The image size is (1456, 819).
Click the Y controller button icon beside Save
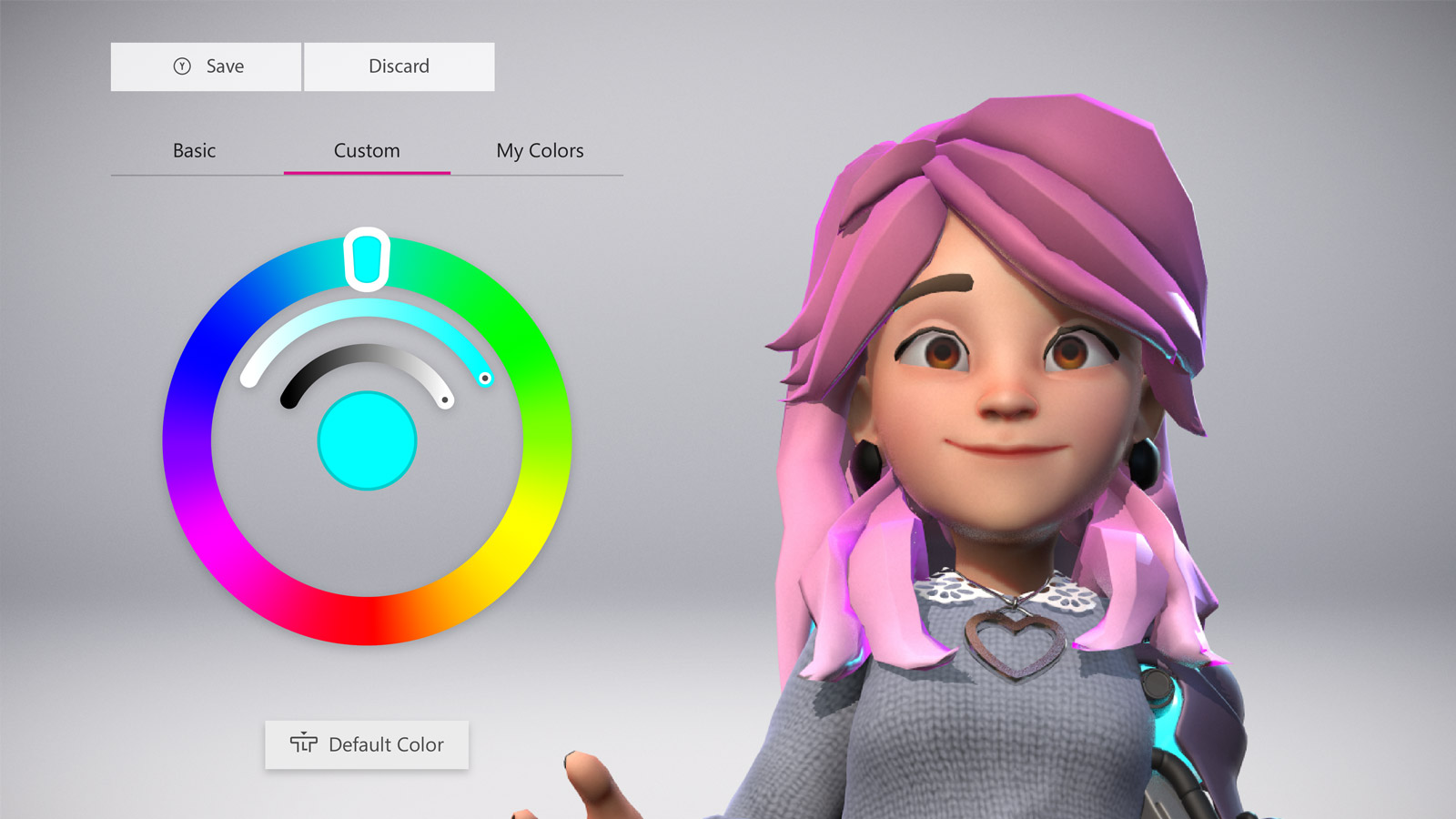[182, 66]
